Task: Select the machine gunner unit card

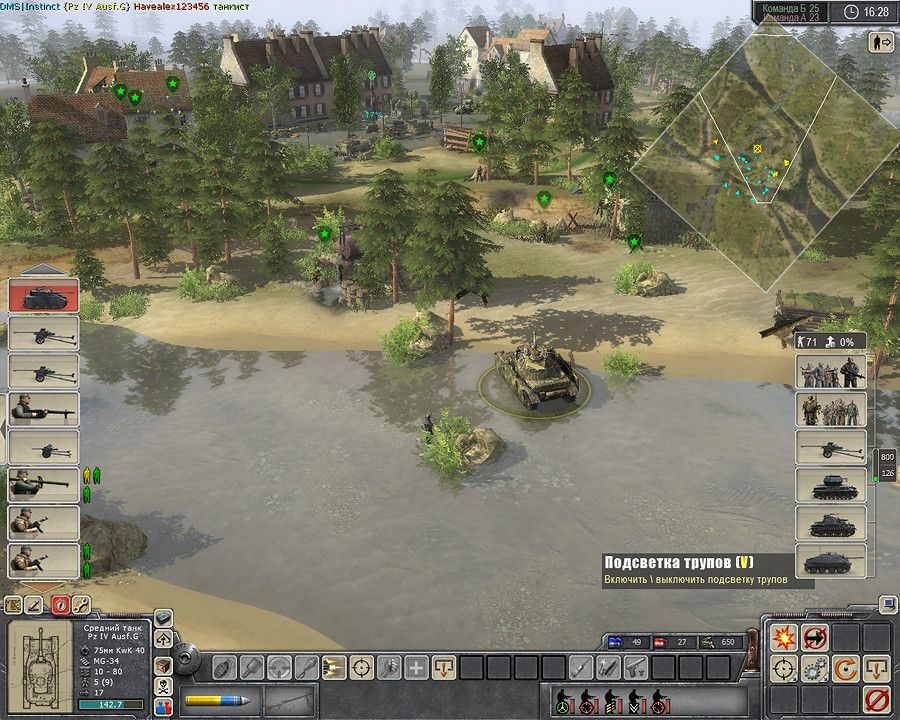Action: click(43, 410)
